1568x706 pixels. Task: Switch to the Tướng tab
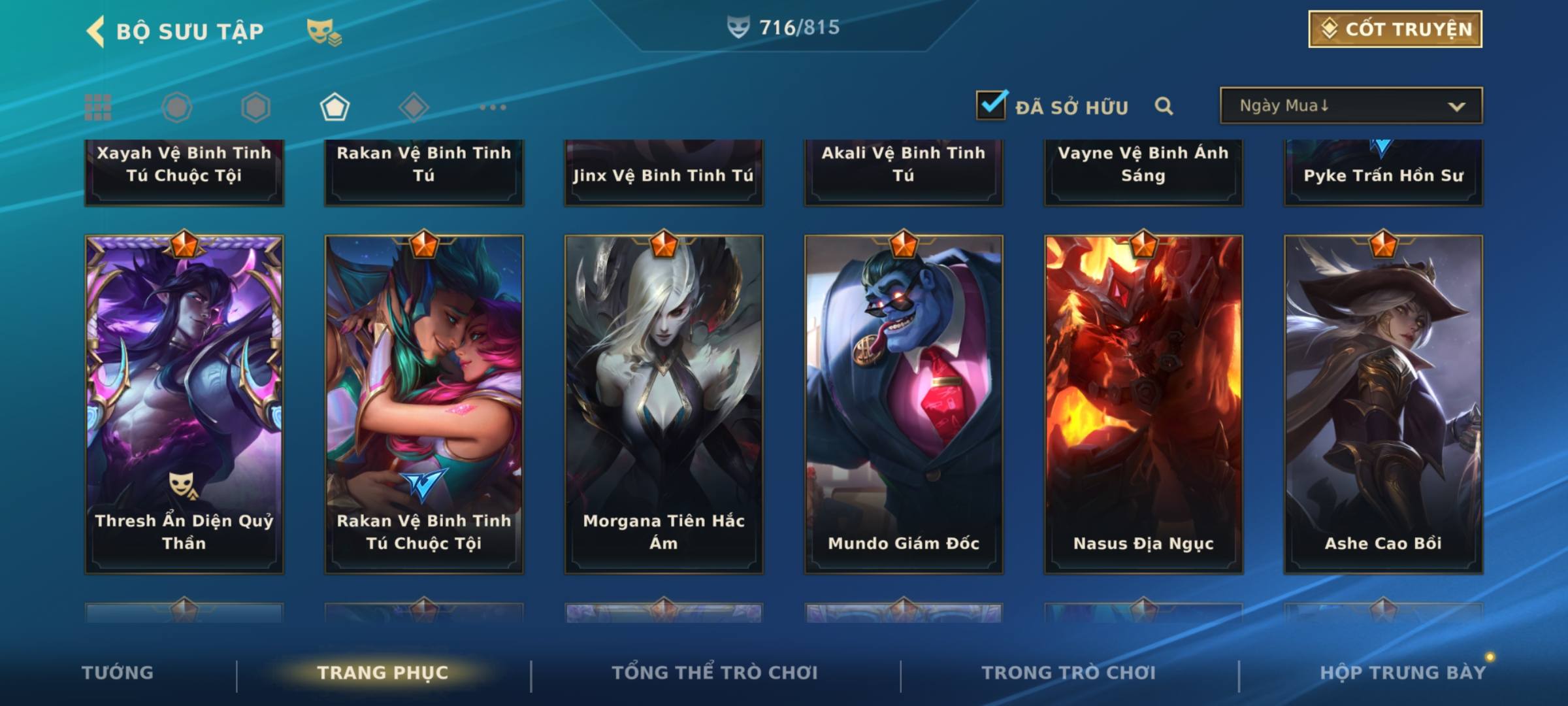click(118, 673)
